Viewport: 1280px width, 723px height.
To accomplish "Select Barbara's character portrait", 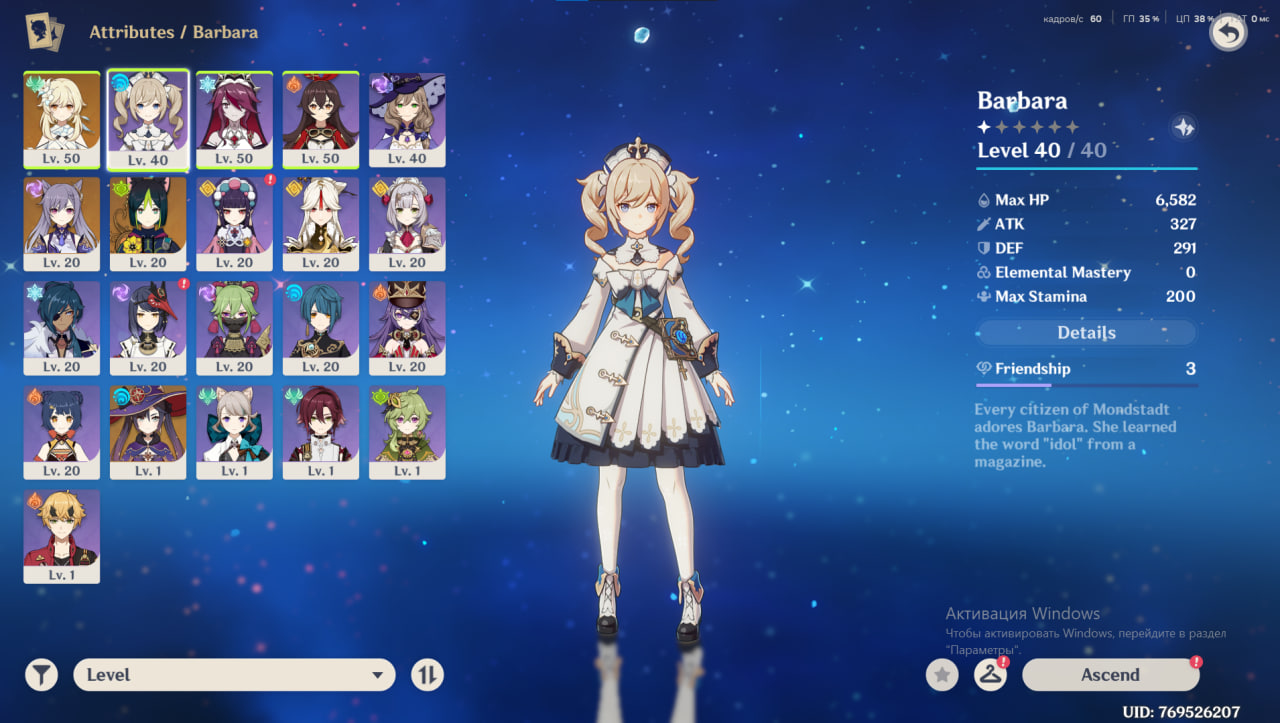I will (x=148, y=118).
